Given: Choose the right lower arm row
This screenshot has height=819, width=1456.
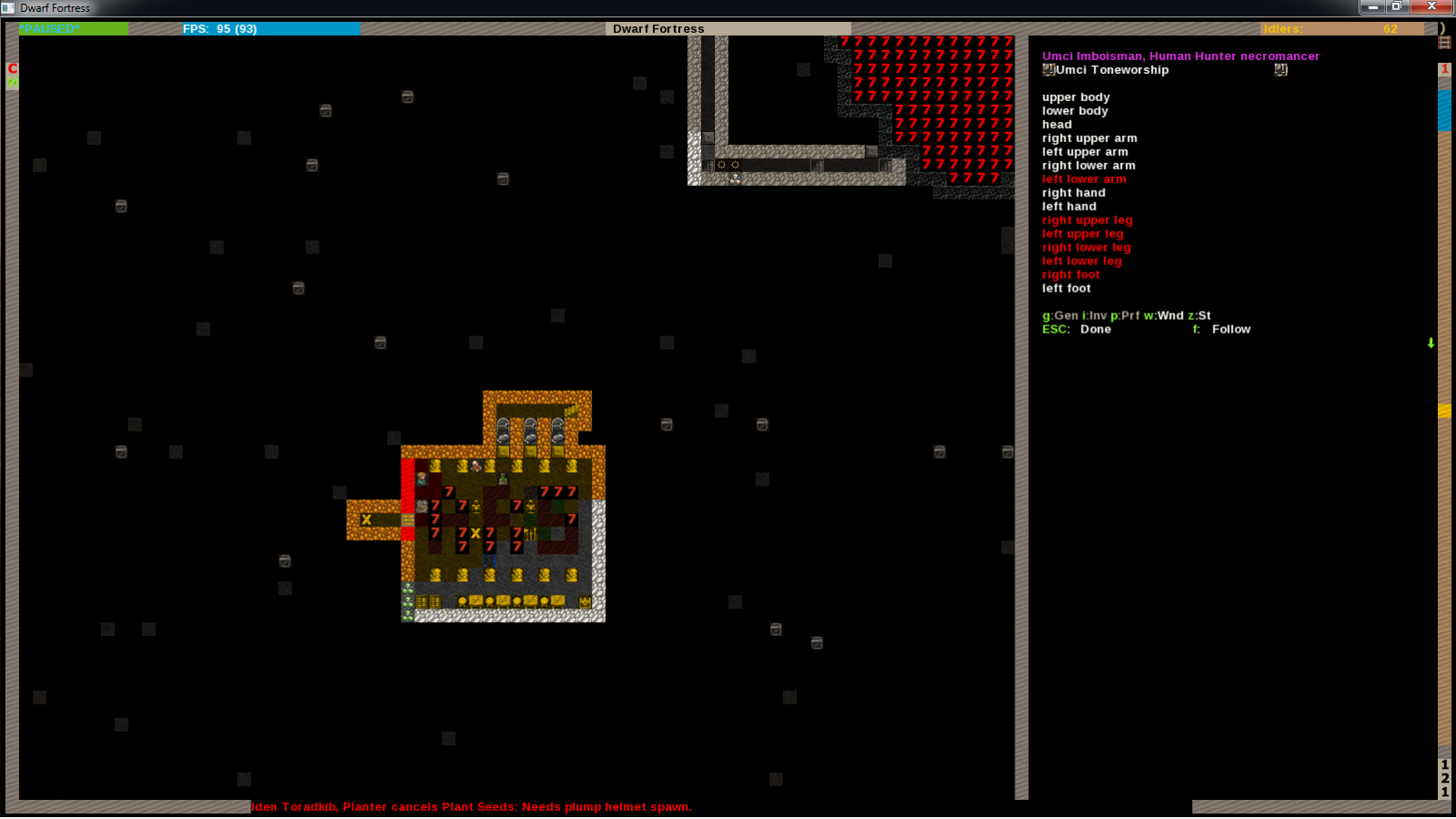Looking at the screenshot, I should coord(1088,166).
